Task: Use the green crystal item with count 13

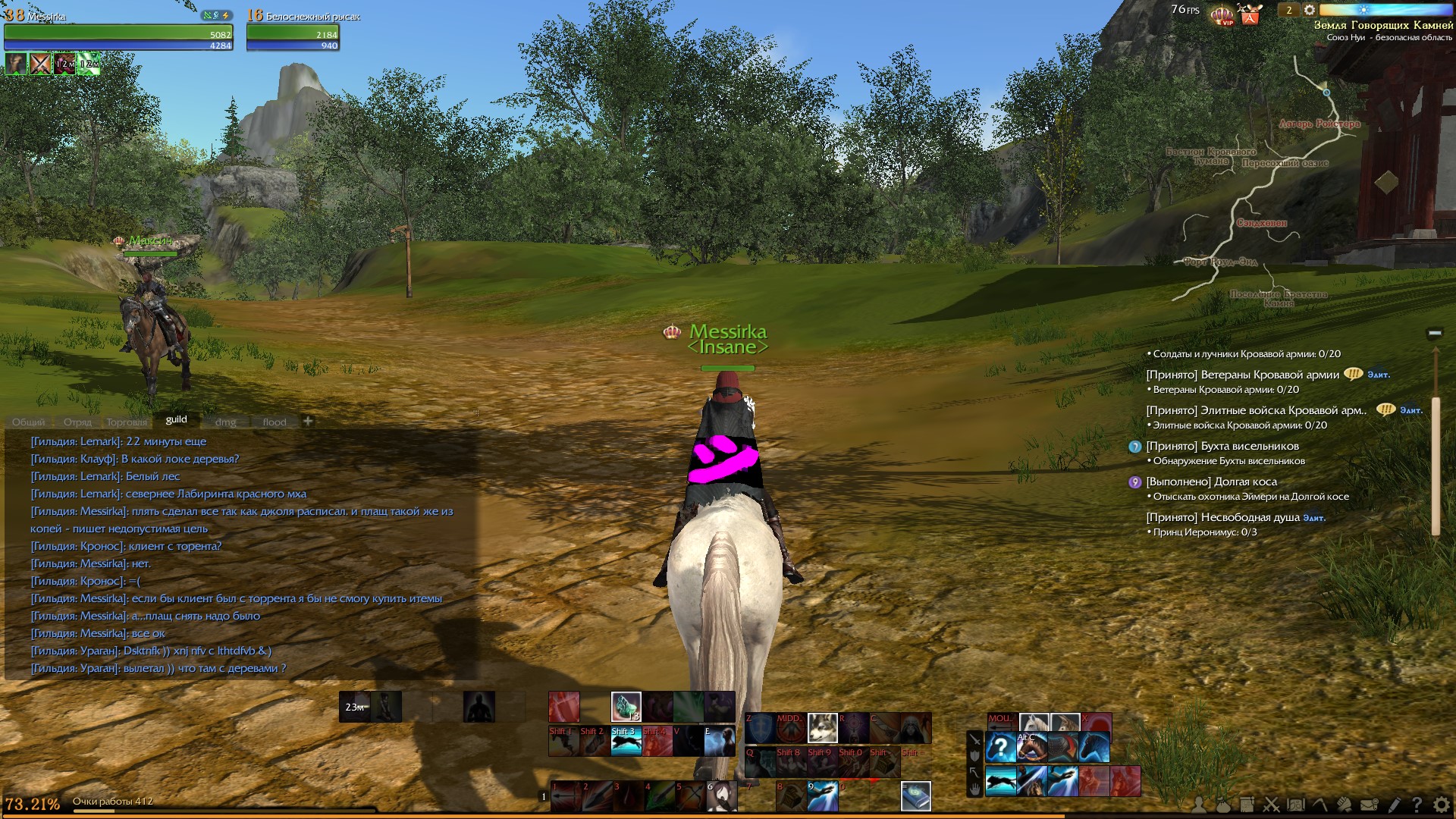Action: [626, 707]
